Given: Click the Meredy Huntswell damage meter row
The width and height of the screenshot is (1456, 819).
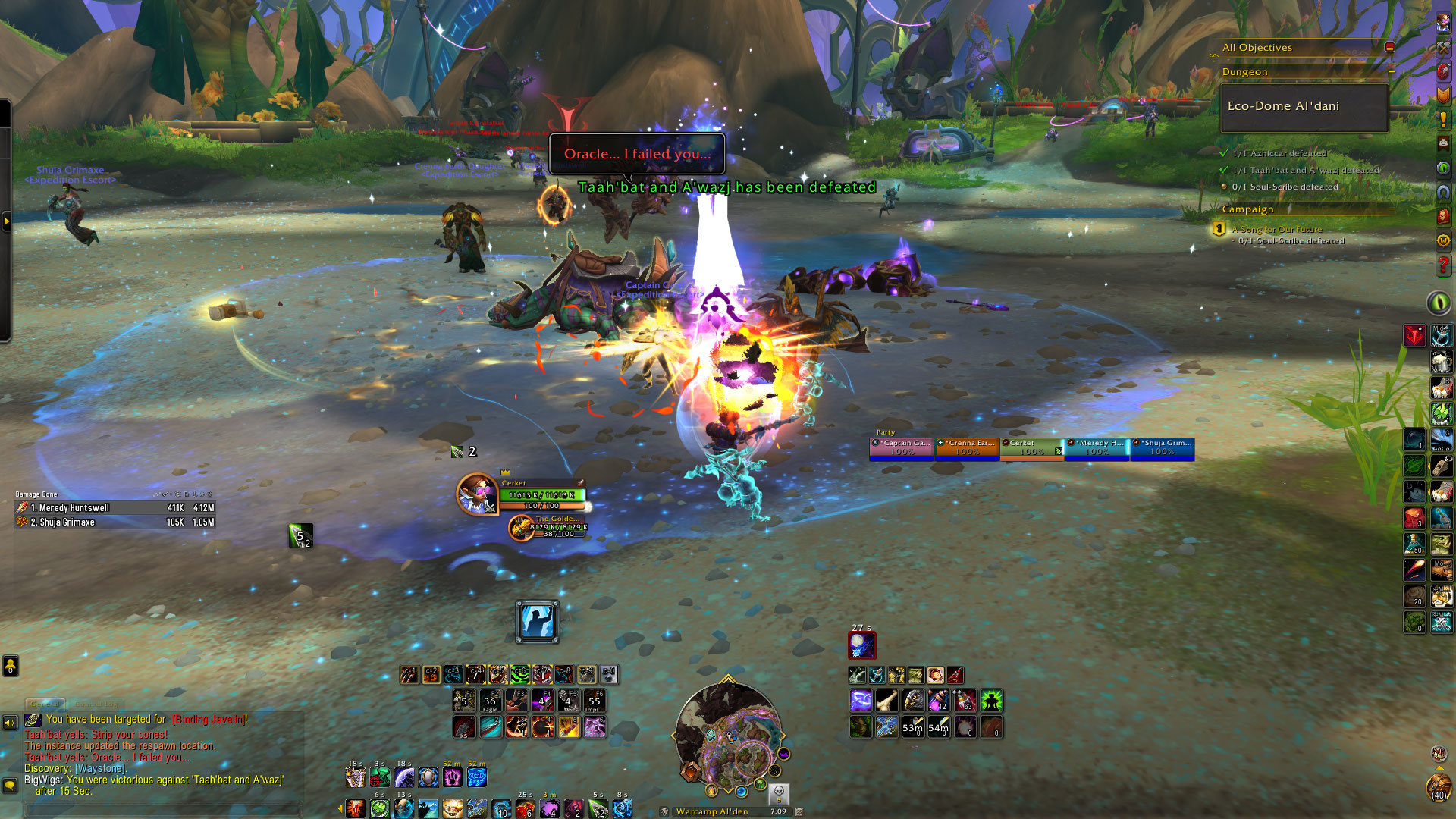Looking at the screenshot, I should (x=114, y=508).
